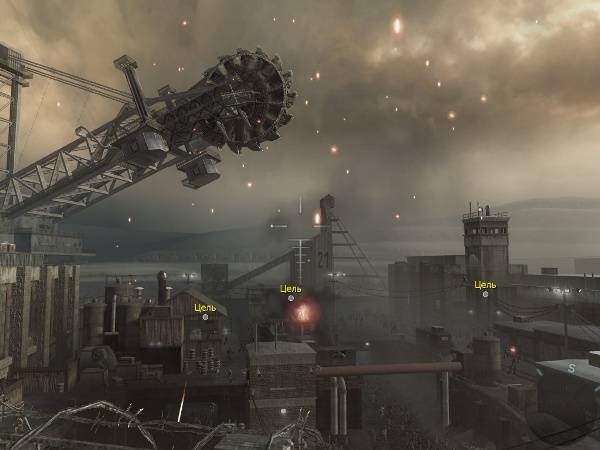Select the Цель marker beside the watchtower
600x450 pixels.
pyautogui.click(x=485, y=294)
